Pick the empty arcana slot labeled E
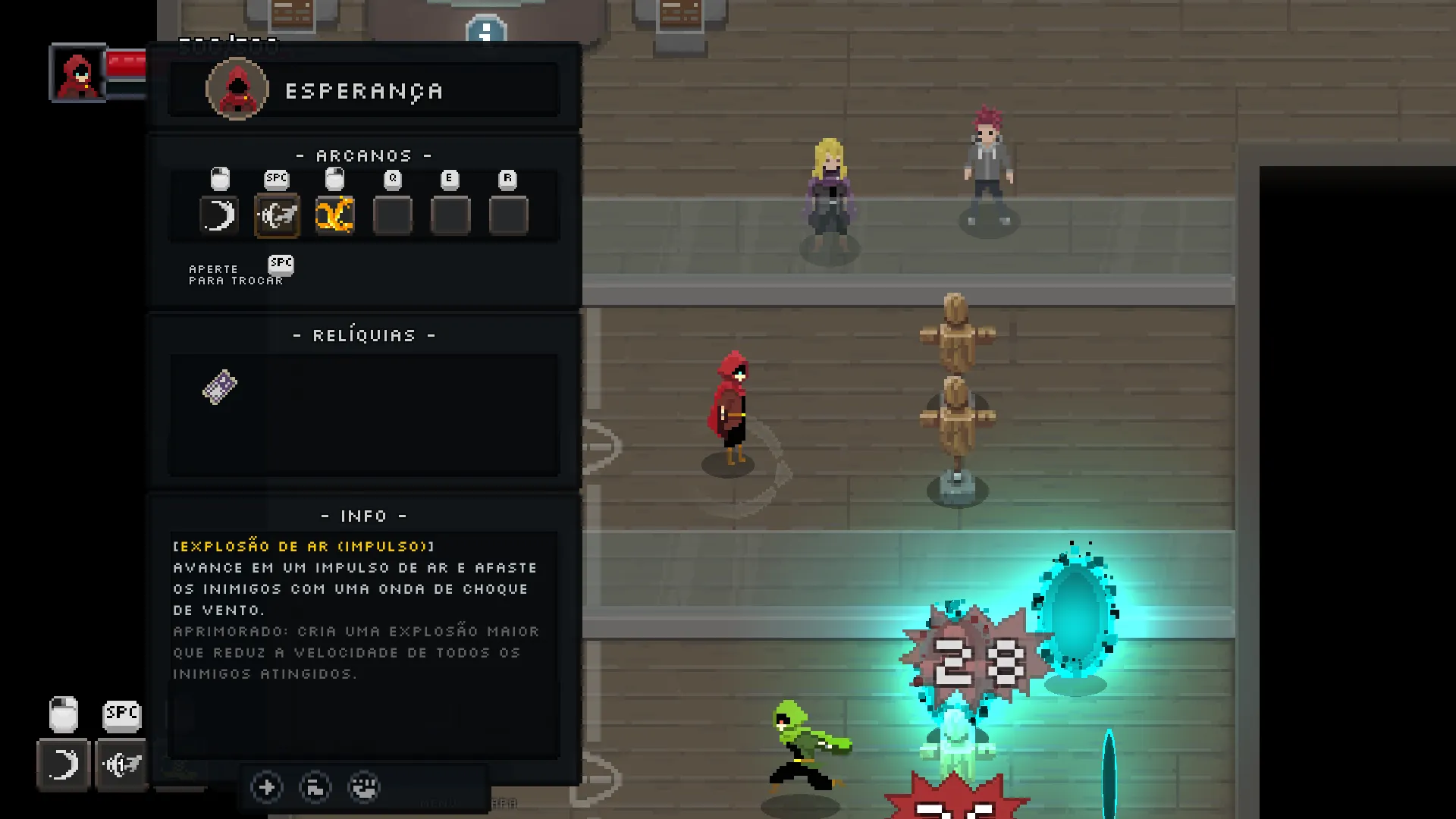1456x819 pixels. (450, 216)
